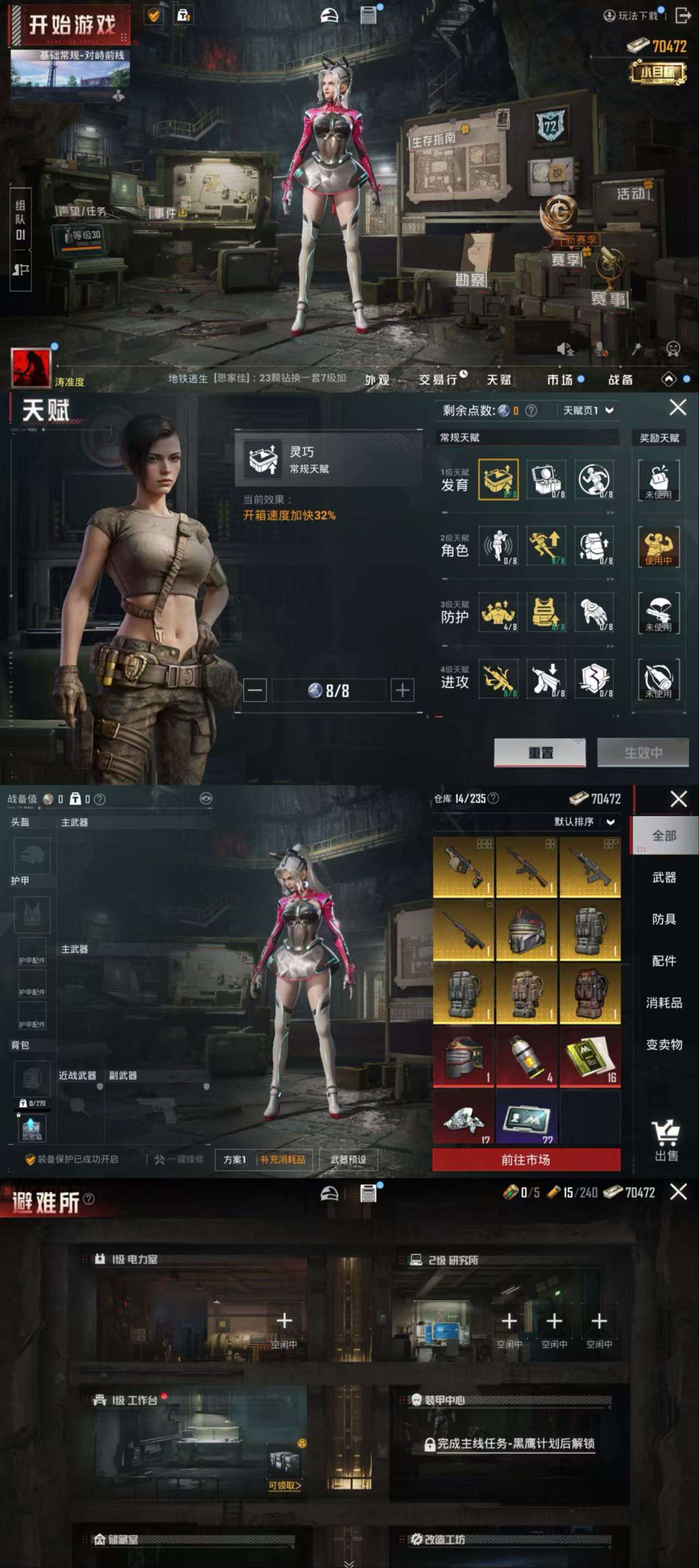699x1568 pixels.
Task: Open the 外观 appearance menu
Action: pos(377,380)
